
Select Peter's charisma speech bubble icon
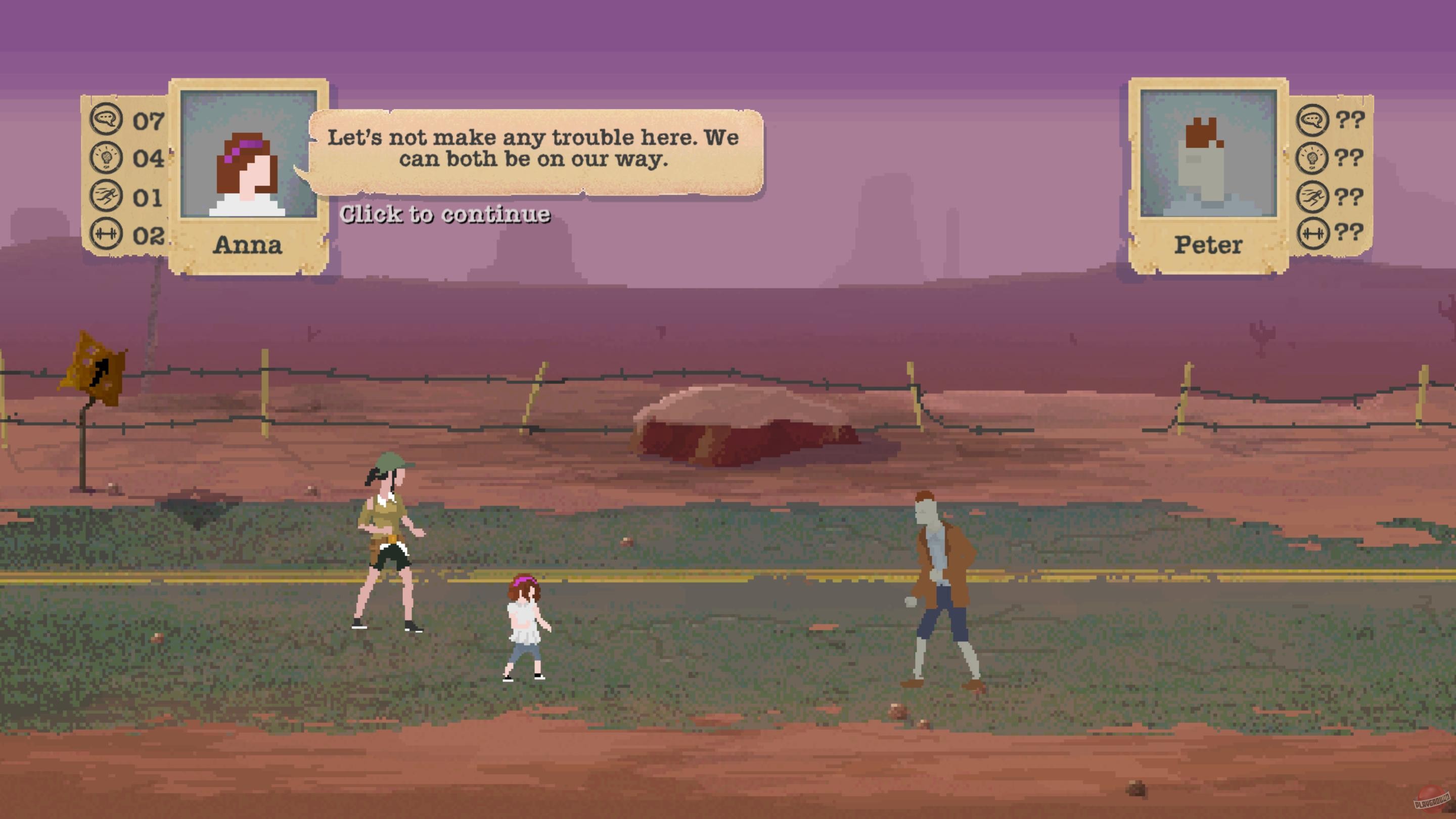pyautogui.click(x=1314, y=119)
